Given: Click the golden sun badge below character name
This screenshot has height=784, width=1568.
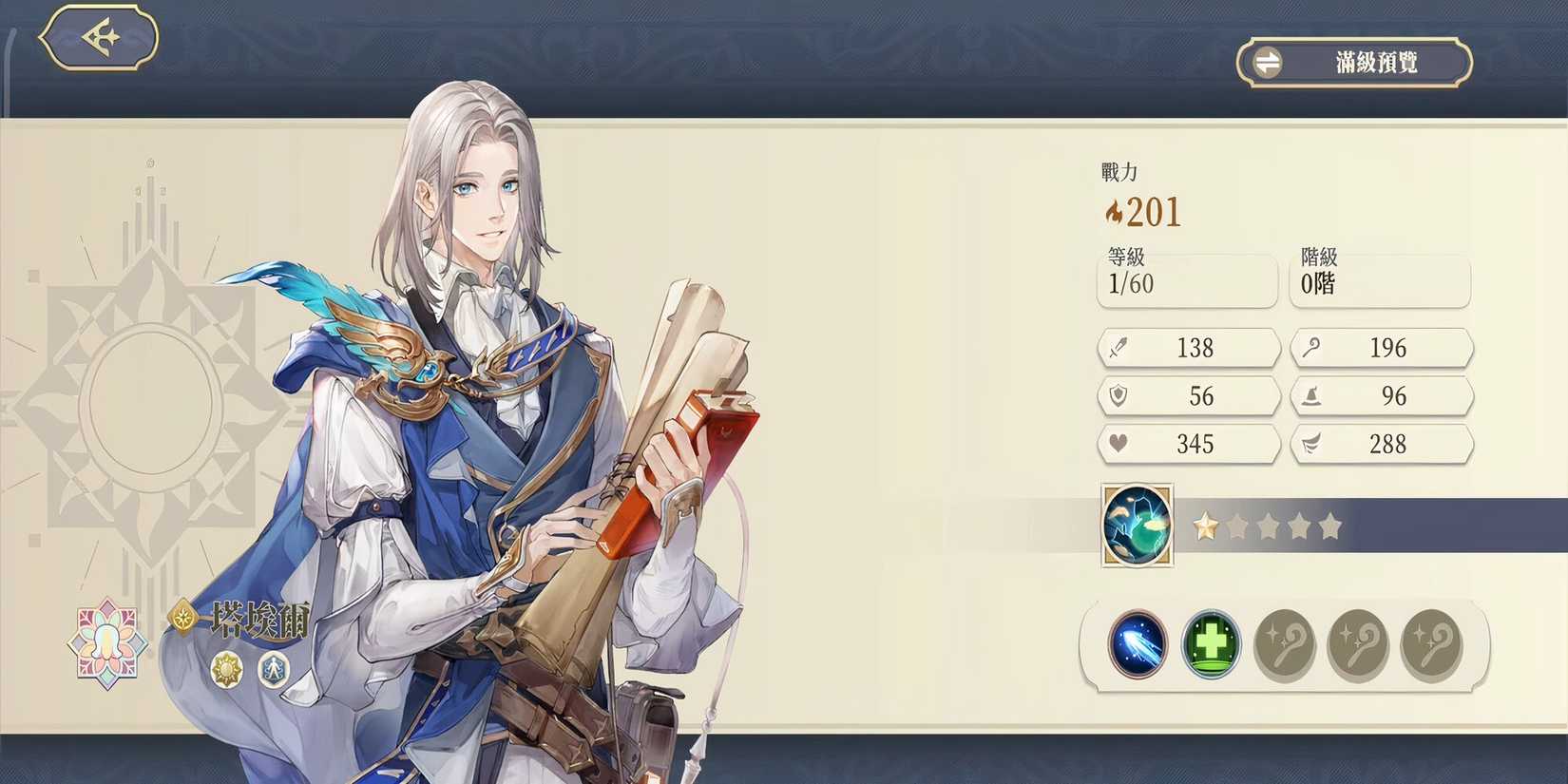Looking at the screenshot, I should (226, 671).
